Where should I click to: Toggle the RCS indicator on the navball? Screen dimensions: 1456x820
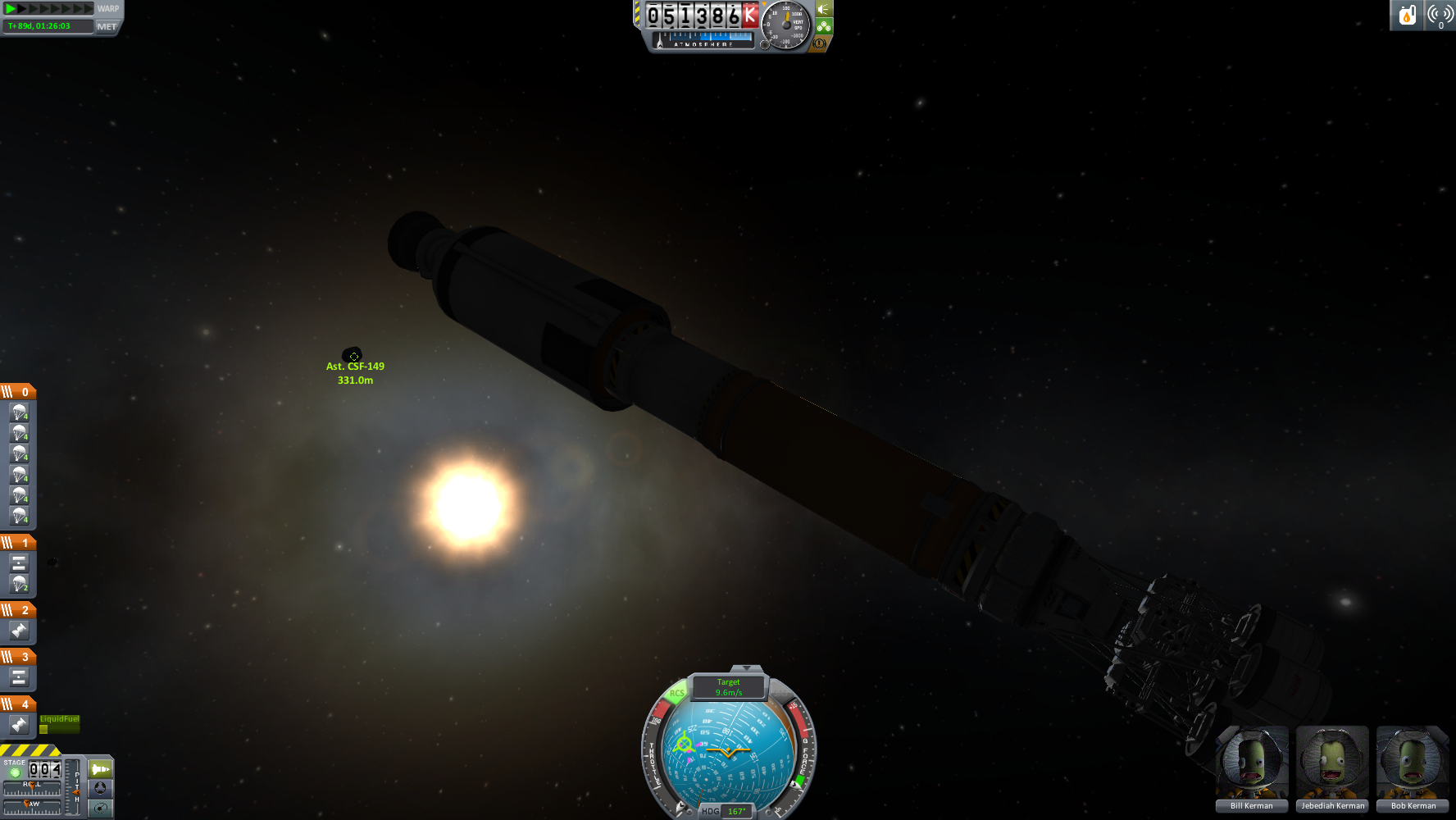click(676, 694)
